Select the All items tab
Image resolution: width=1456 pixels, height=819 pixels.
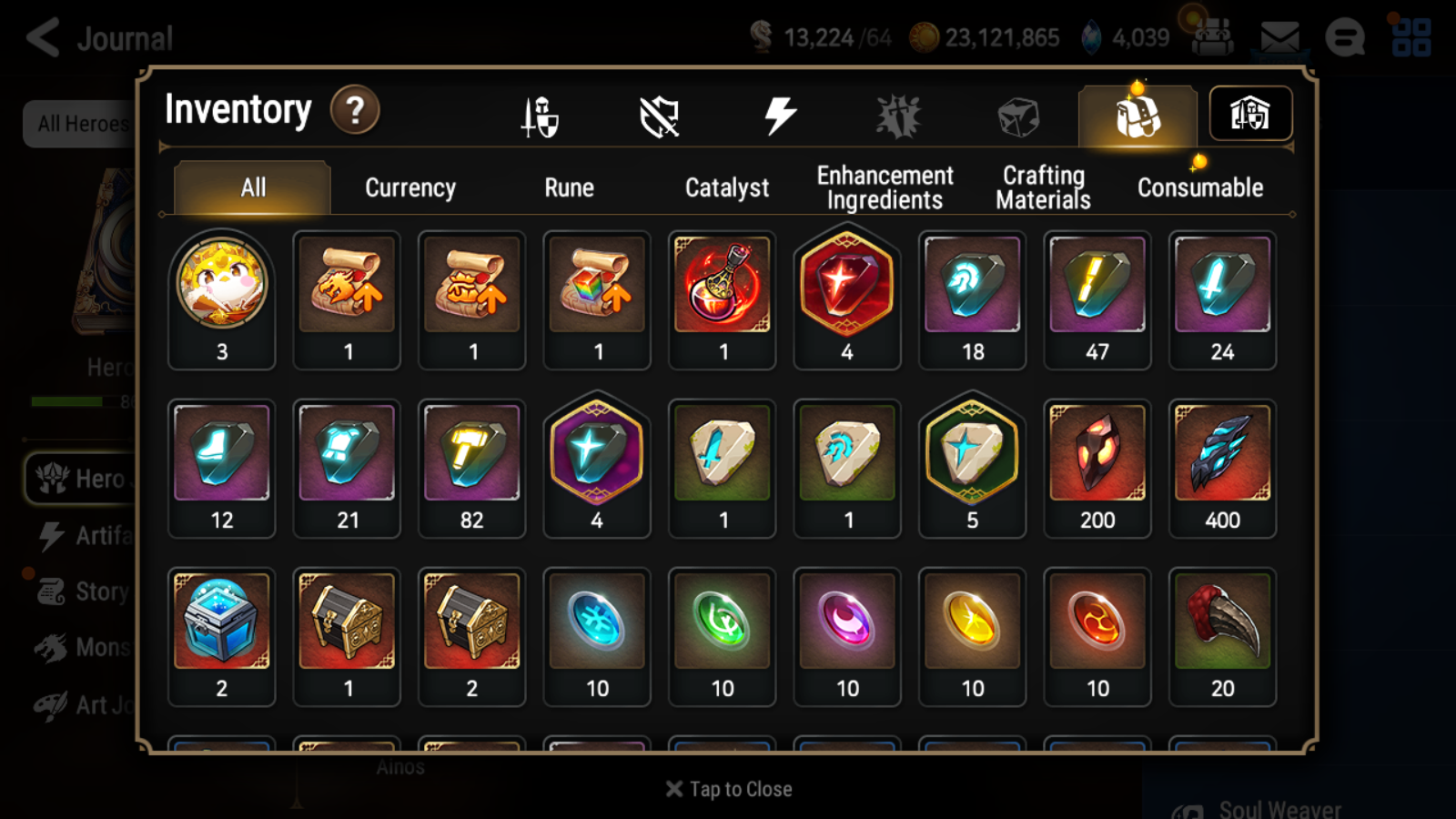(x=253, y=187)
